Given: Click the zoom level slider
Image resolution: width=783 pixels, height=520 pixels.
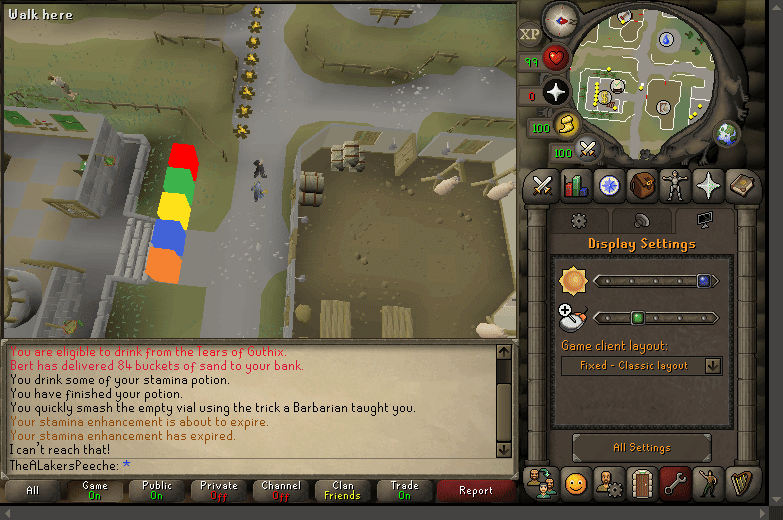Looking at the screenshot, I should (x=656, y=319).
